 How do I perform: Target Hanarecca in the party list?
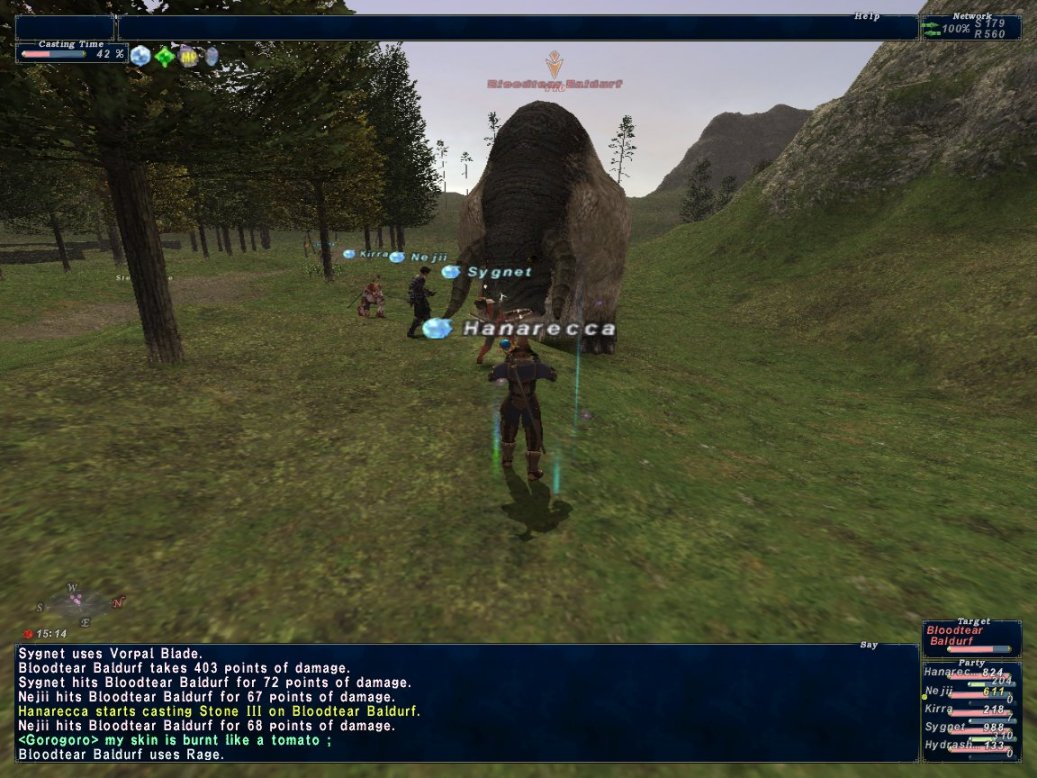pyautogui.click(x=970, y=673)
